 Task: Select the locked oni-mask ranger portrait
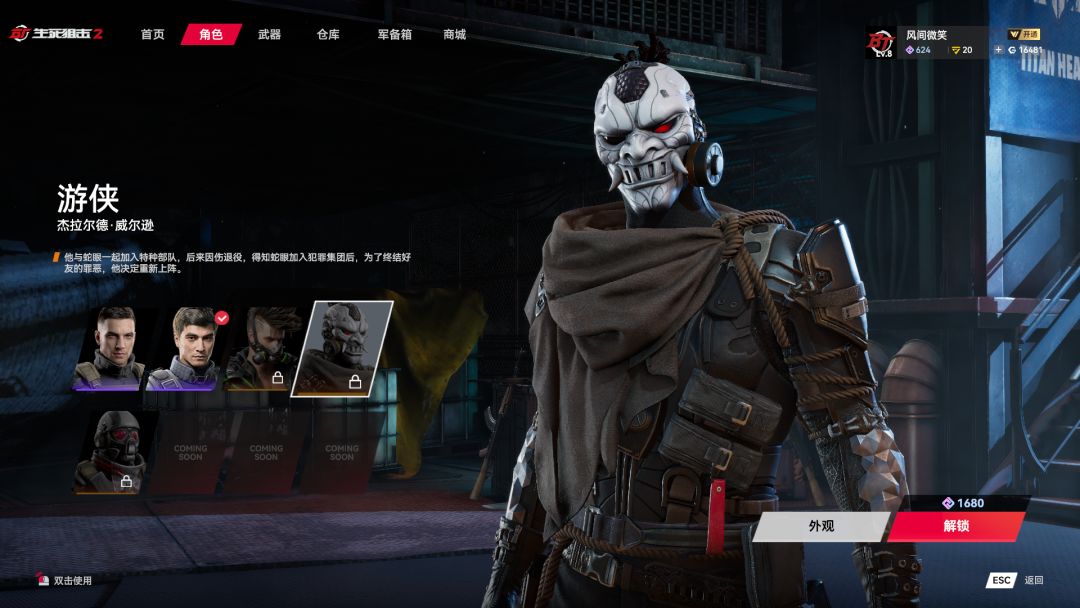coord(341,348)
